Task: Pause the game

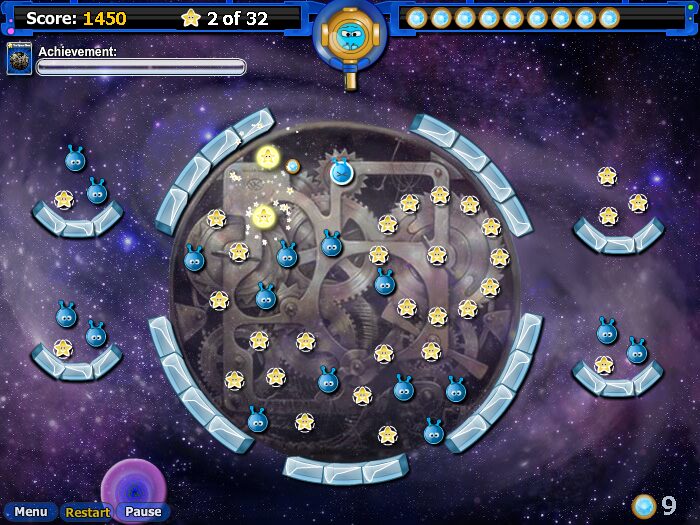Action: [143, 512]
